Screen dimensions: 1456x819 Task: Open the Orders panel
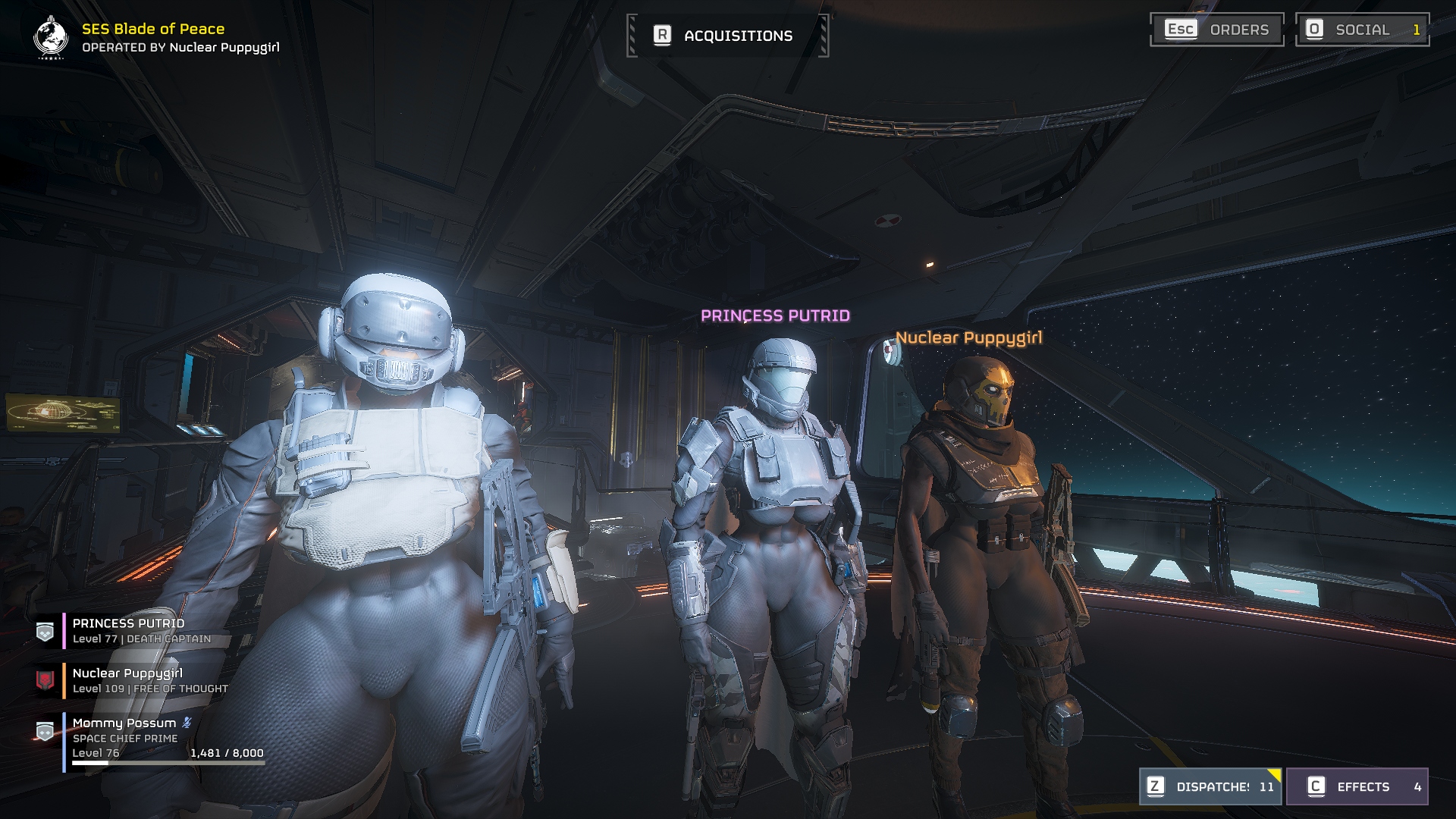click(1216, 30)
